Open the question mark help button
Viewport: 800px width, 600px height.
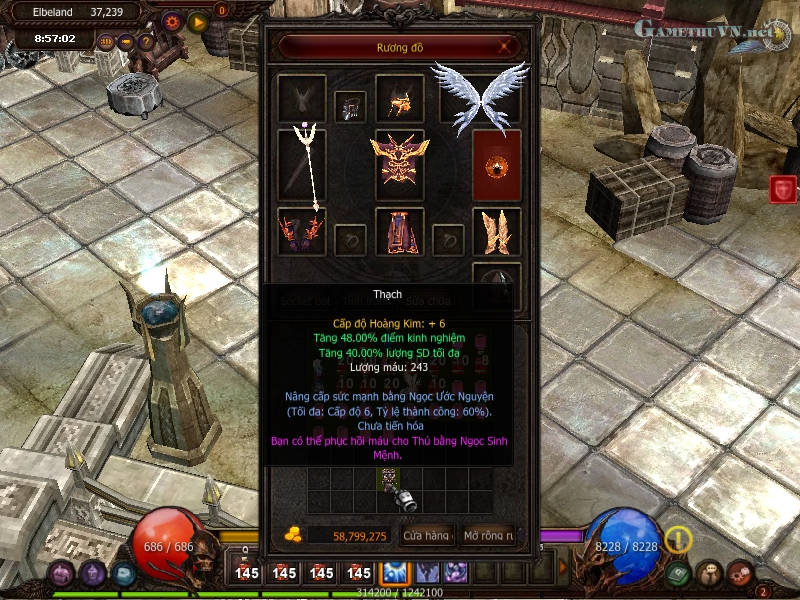tap(146, 42)
